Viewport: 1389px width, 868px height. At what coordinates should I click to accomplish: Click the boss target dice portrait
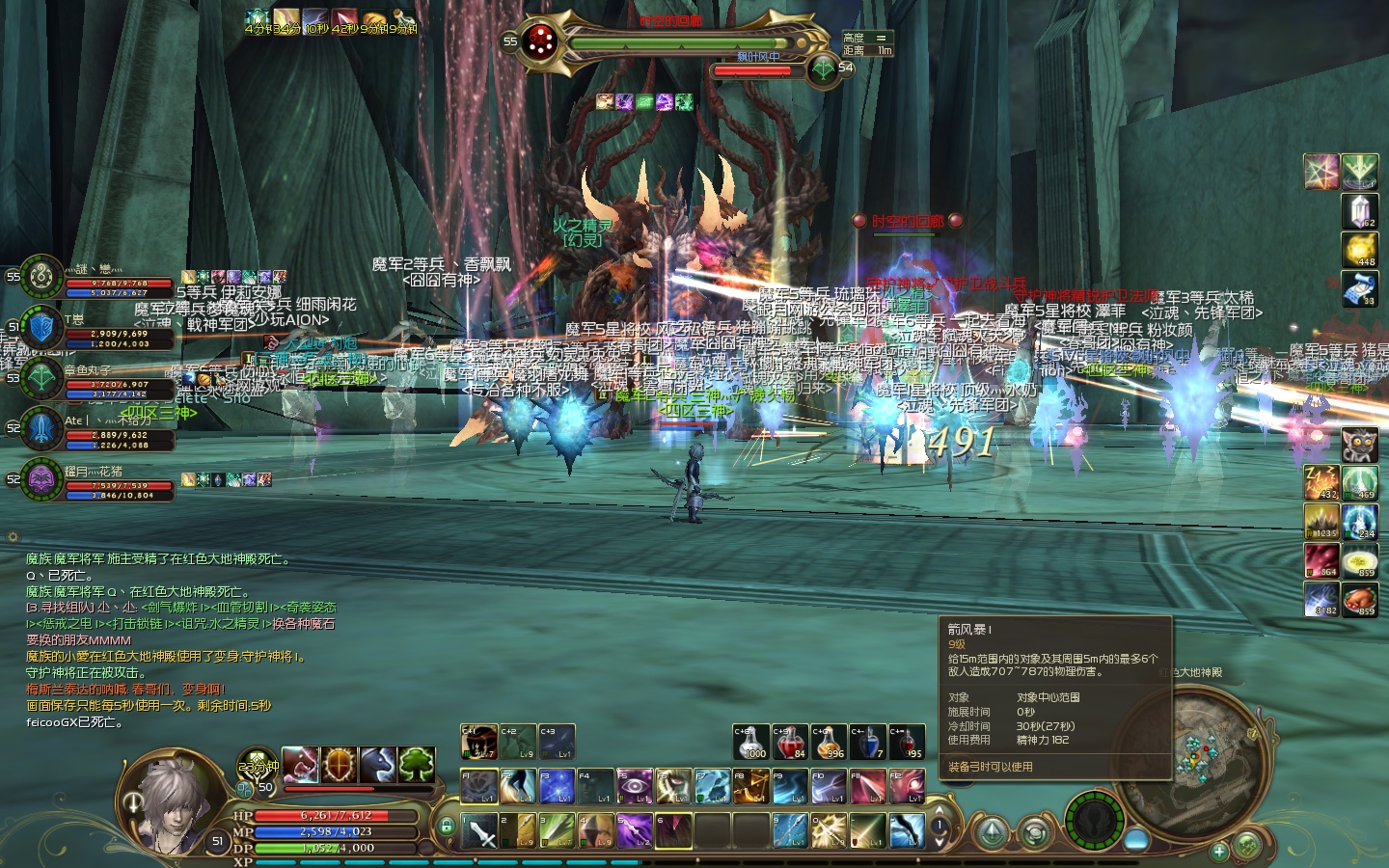542,41
